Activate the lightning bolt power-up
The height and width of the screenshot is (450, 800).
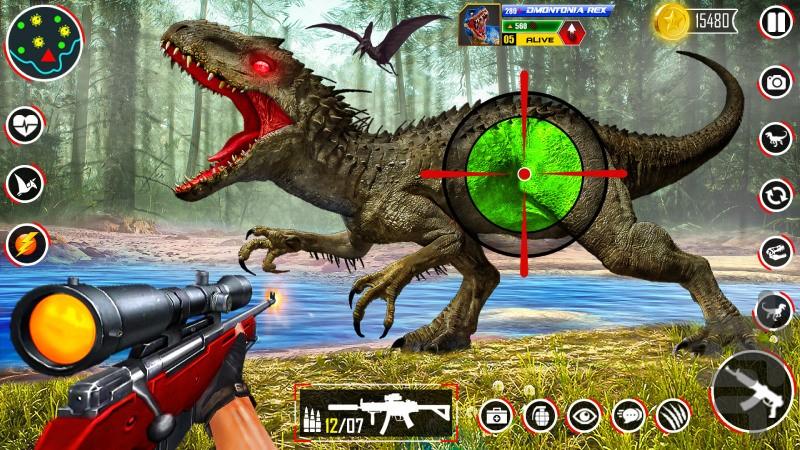tap(26, 243)
